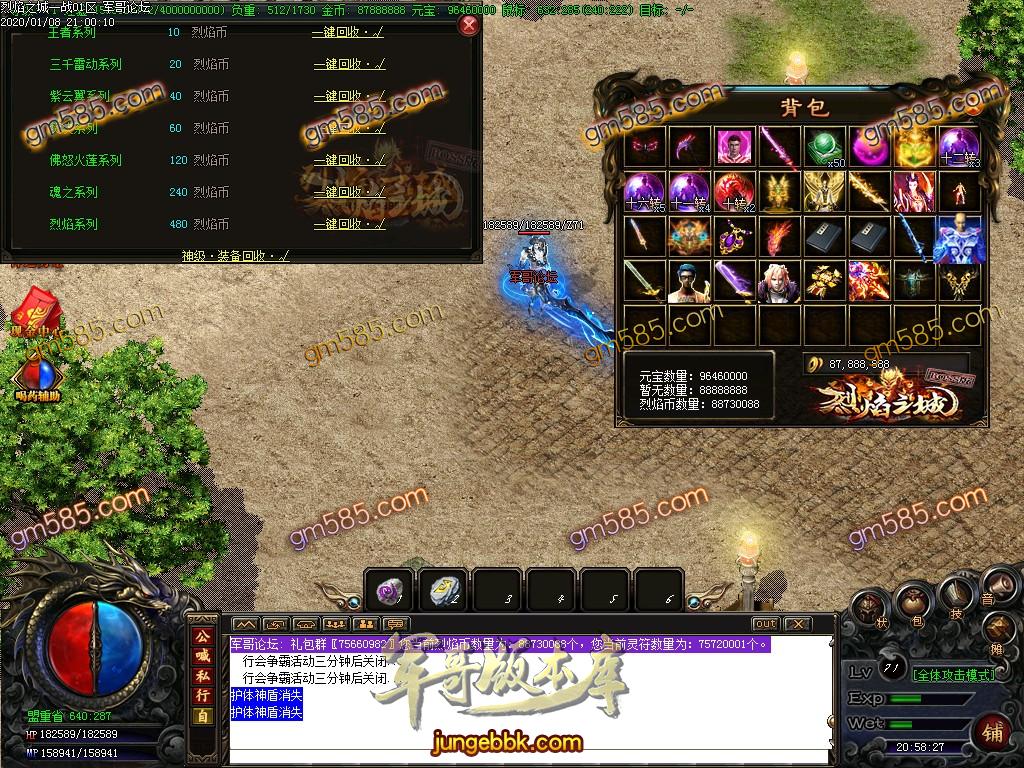Use the scroll stone in hotbar slot 2
Screen dimensions: 1024x768
443,590
